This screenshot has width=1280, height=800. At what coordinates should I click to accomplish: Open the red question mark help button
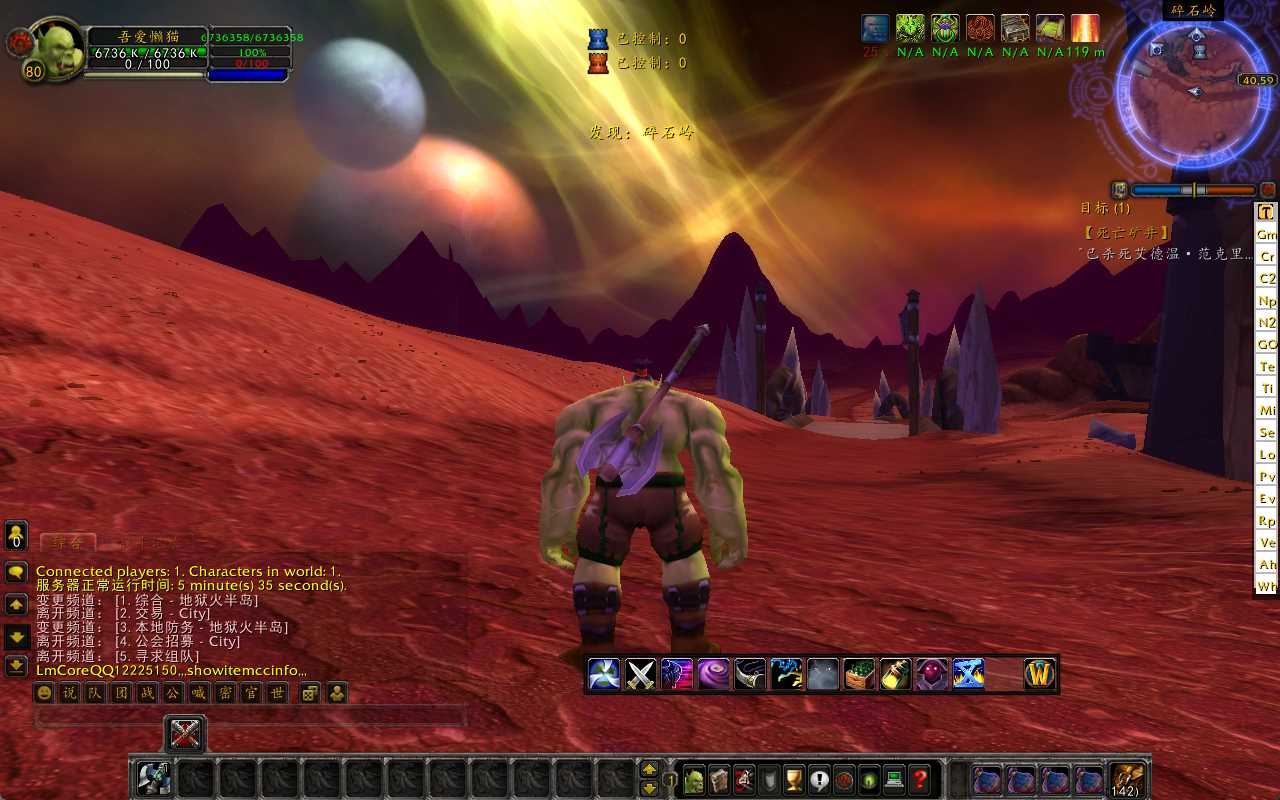coord(921,780)
